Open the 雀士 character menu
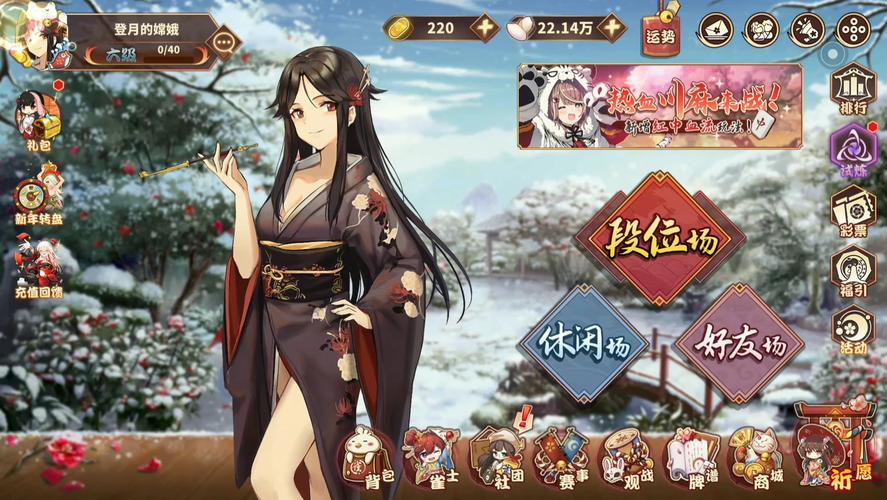Viewport: 887px width, 500px height. (430, 461)
